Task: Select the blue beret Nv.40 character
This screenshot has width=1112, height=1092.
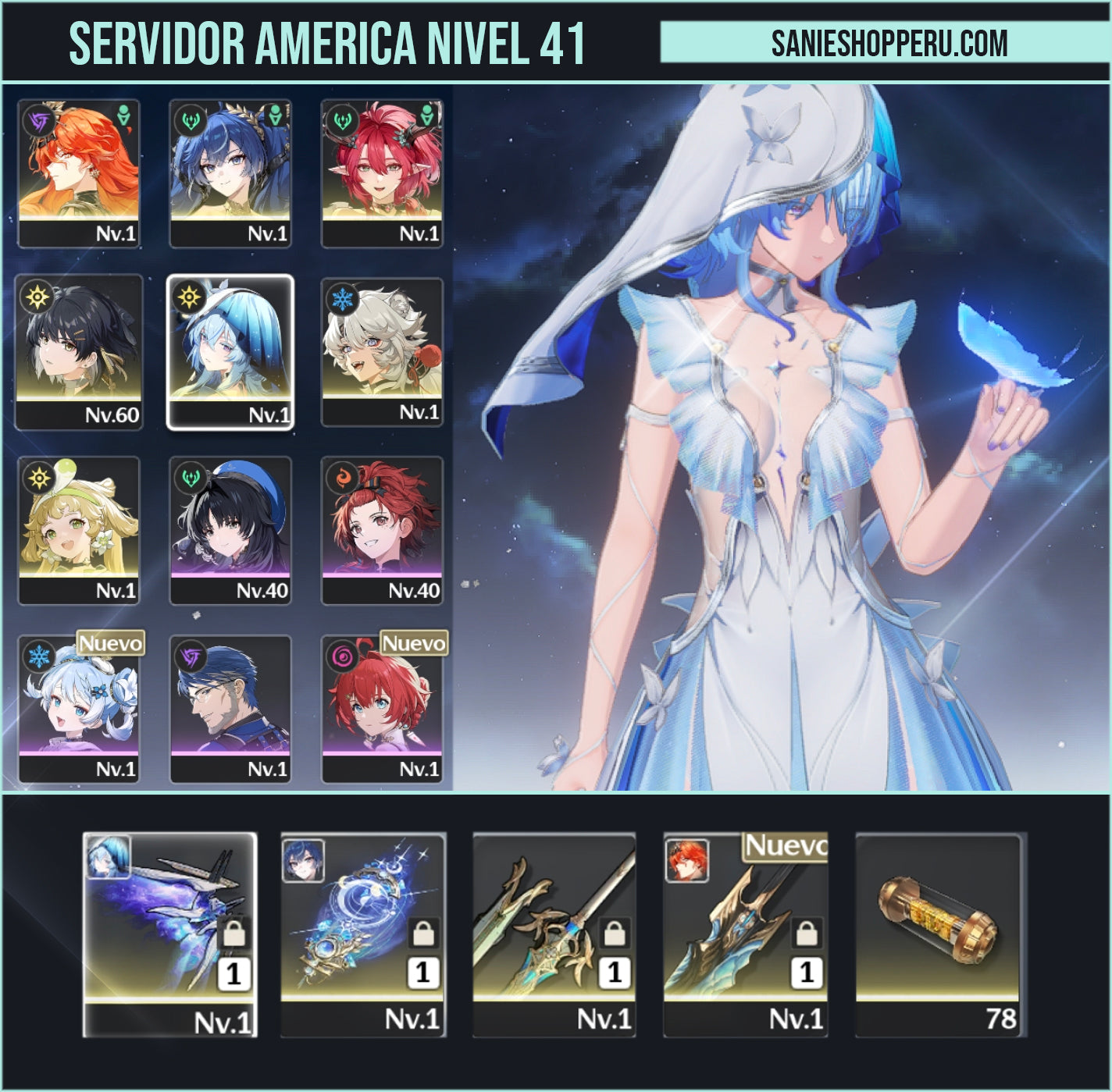Action: click(230, 530)
